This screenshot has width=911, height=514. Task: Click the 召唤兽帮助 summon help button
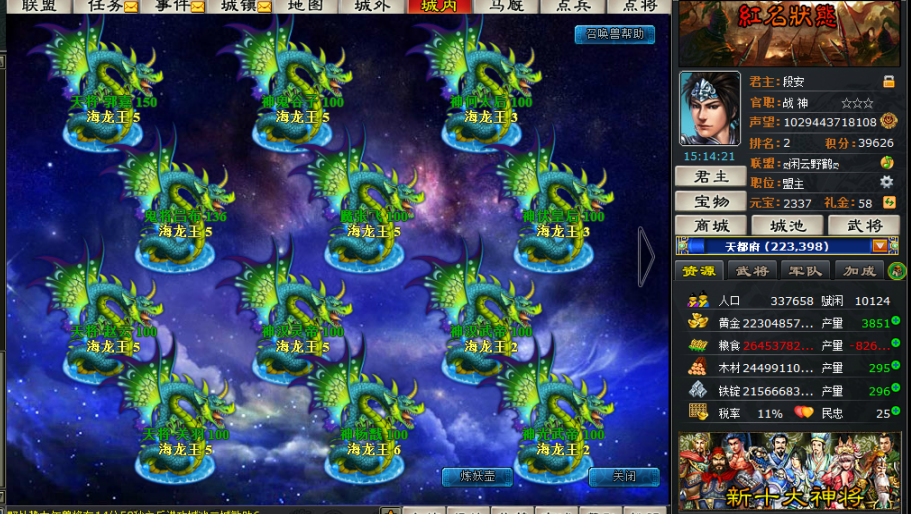614,34
